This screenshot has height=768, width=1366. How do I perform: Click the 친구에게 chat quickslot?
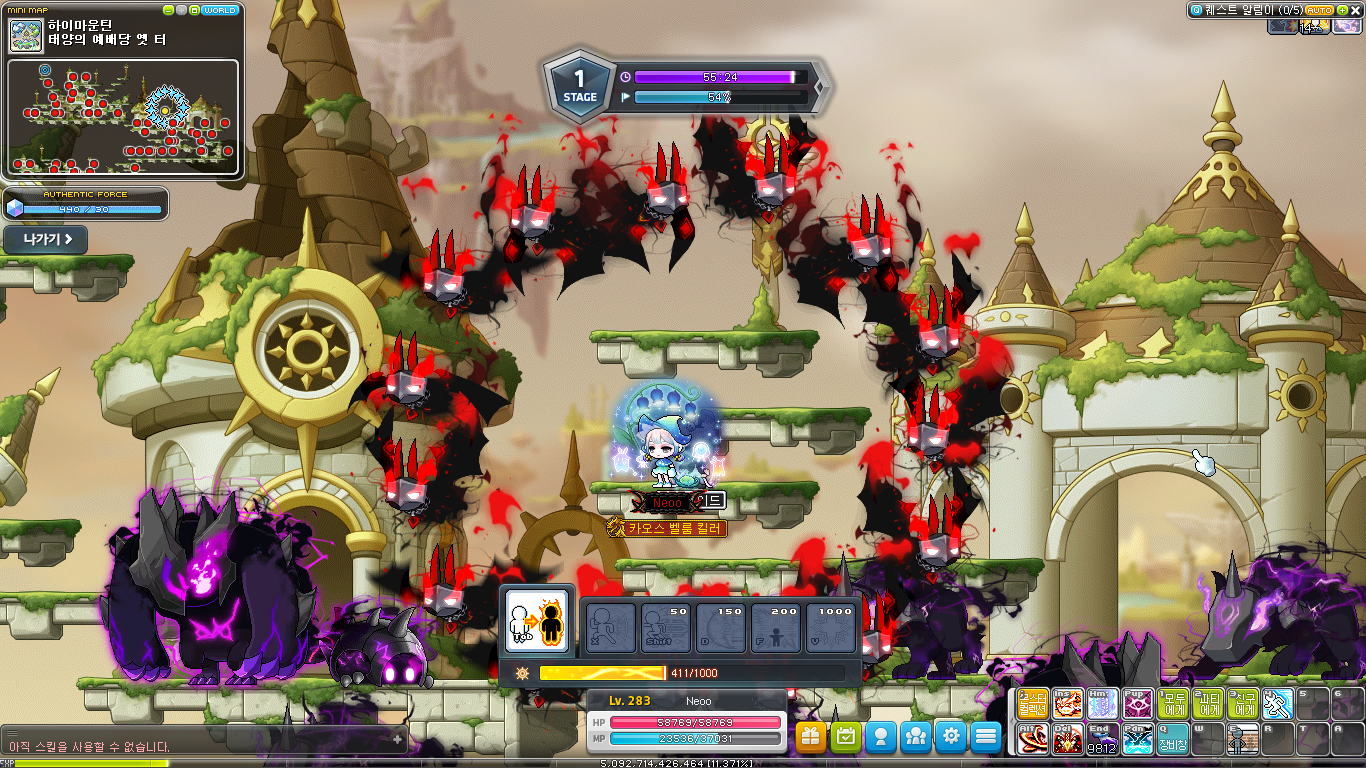click(x=1243, y=704)
